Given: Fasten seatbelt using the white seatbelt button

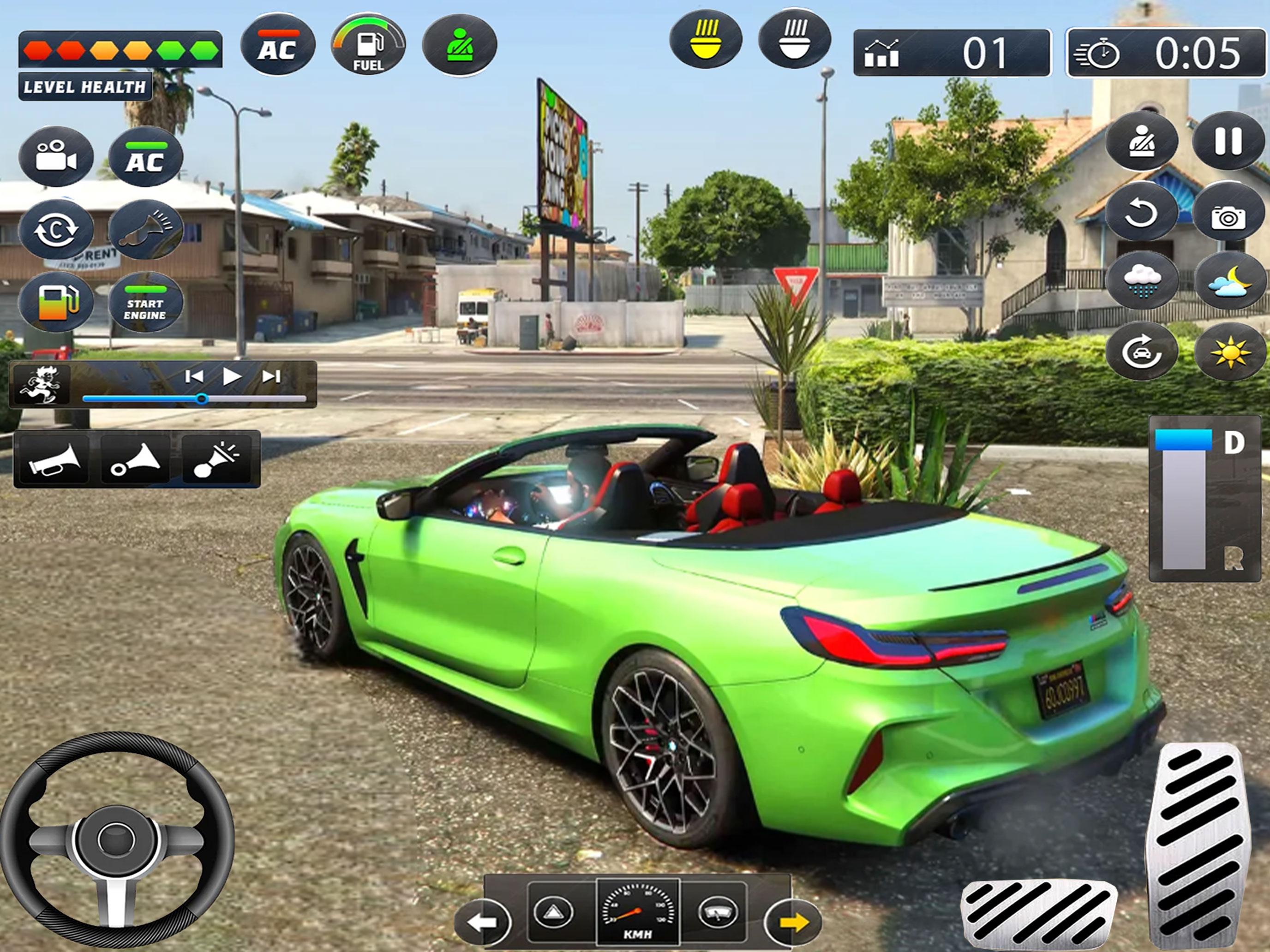Looking at the screenshot, I should tap(1141, 141).
